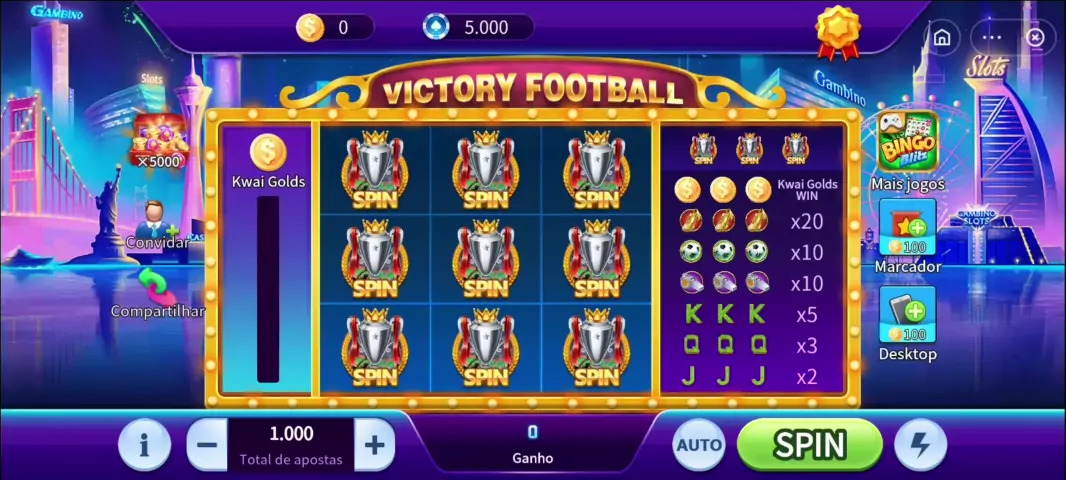This screenshot has width=1066, height=480.
Task: Enable AUTO spin mode
Action: click(x=699, y=445)
